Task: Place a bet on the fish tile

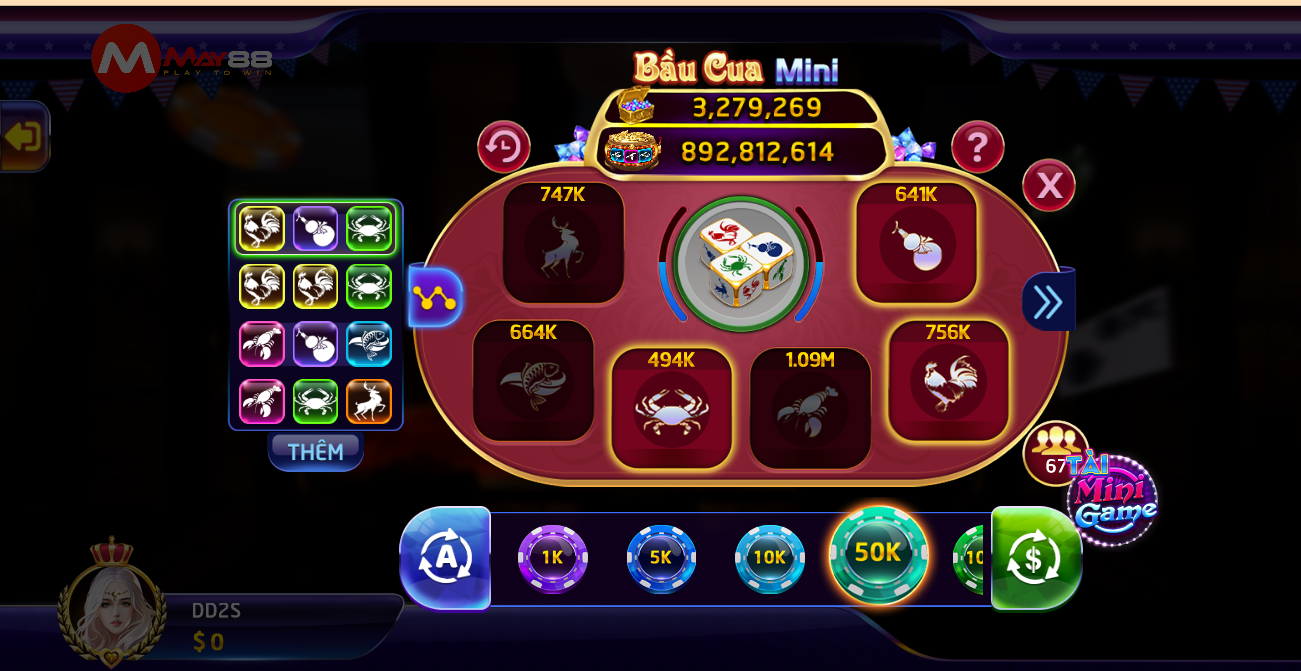Action: (x=533, y=383)
